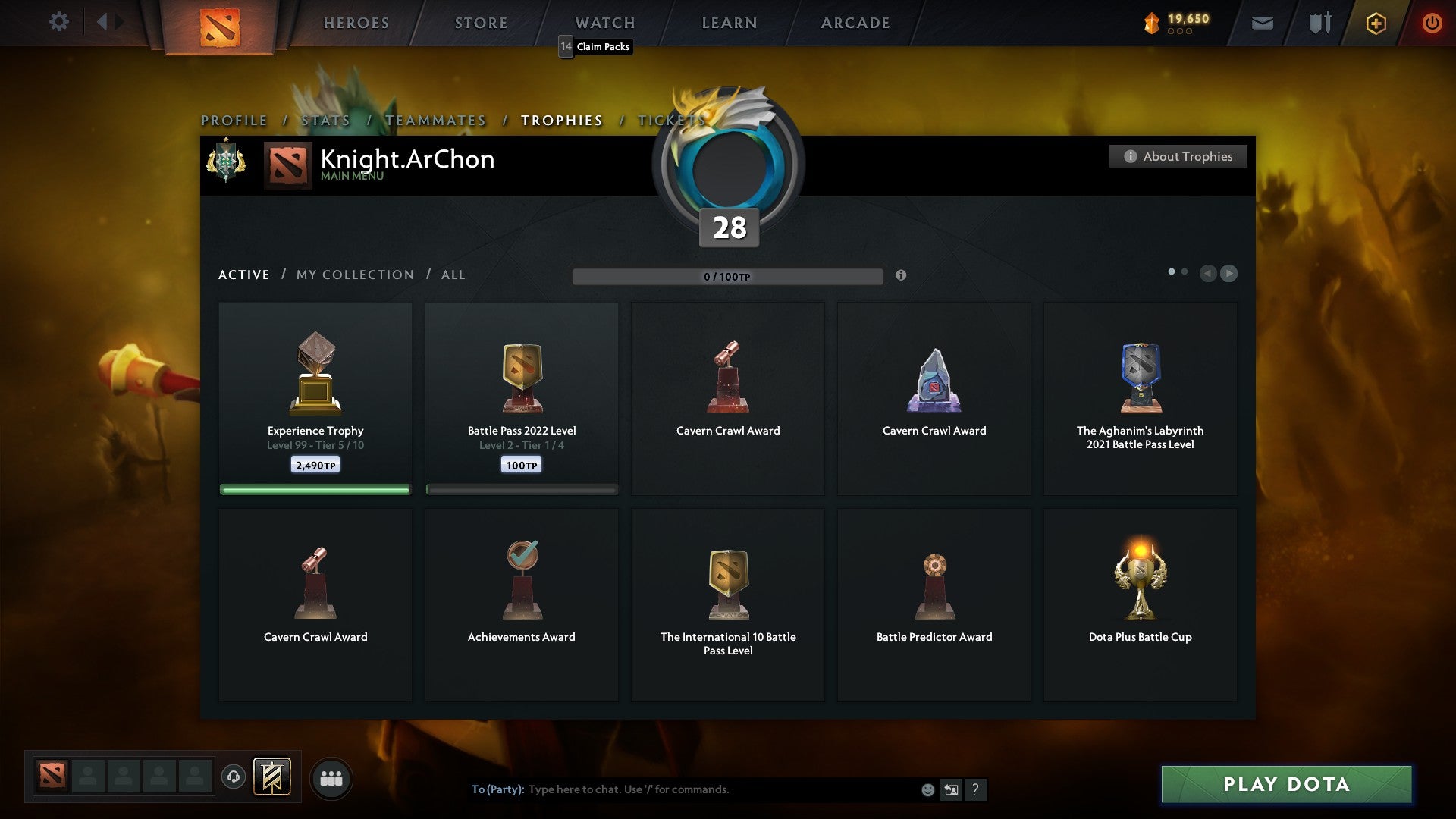Open the About Trophies info panel
This screenshot has height=819, width=1456.
[1178, 156]
